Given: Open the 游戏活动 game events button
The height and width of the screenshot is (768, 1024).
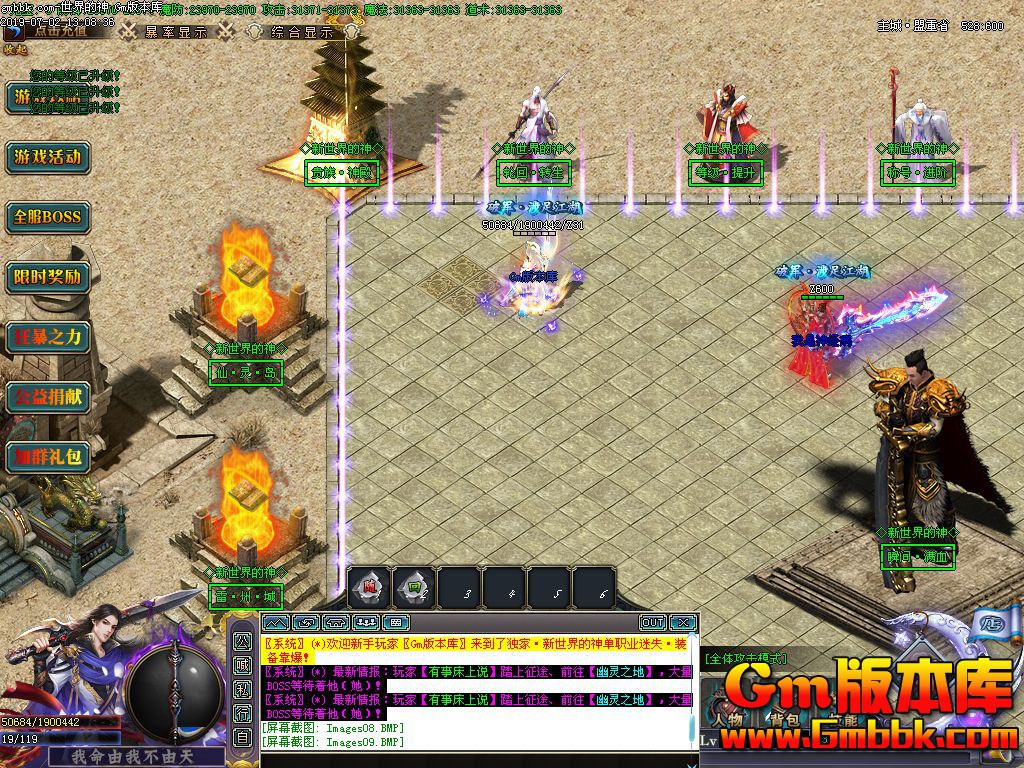Looking at the screenshot, I should click(x=47, y=157).
